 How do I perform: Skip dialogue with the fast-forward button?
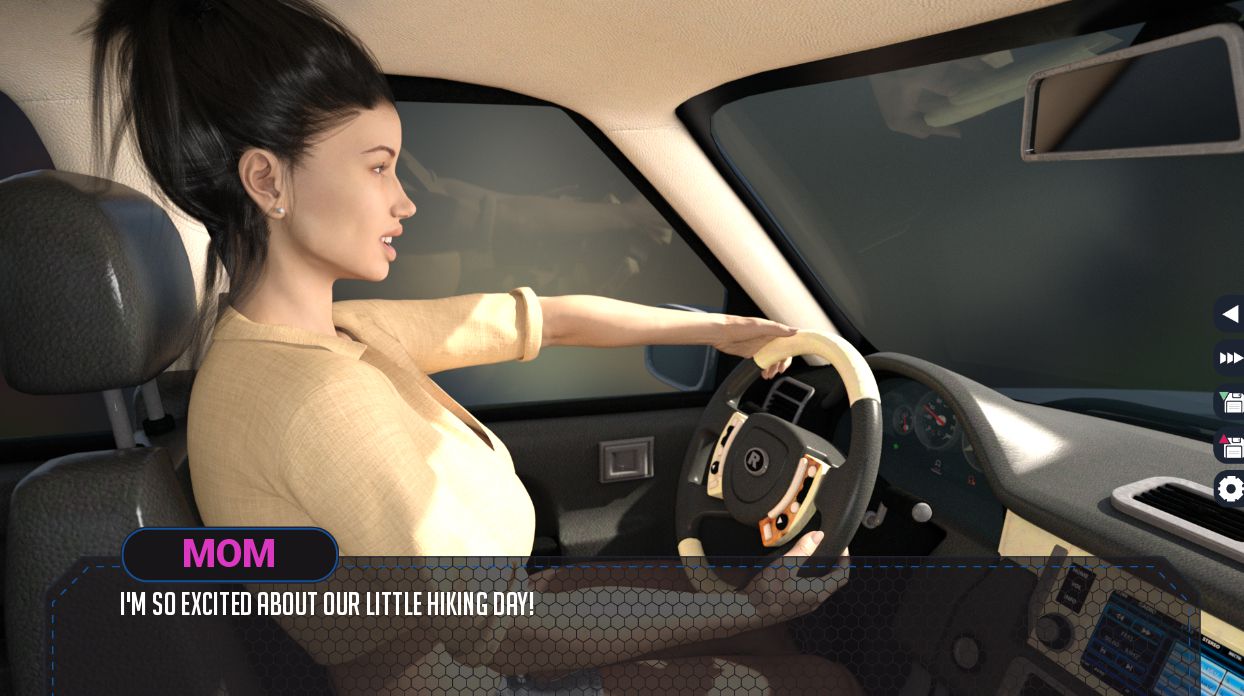(1230, 358)
